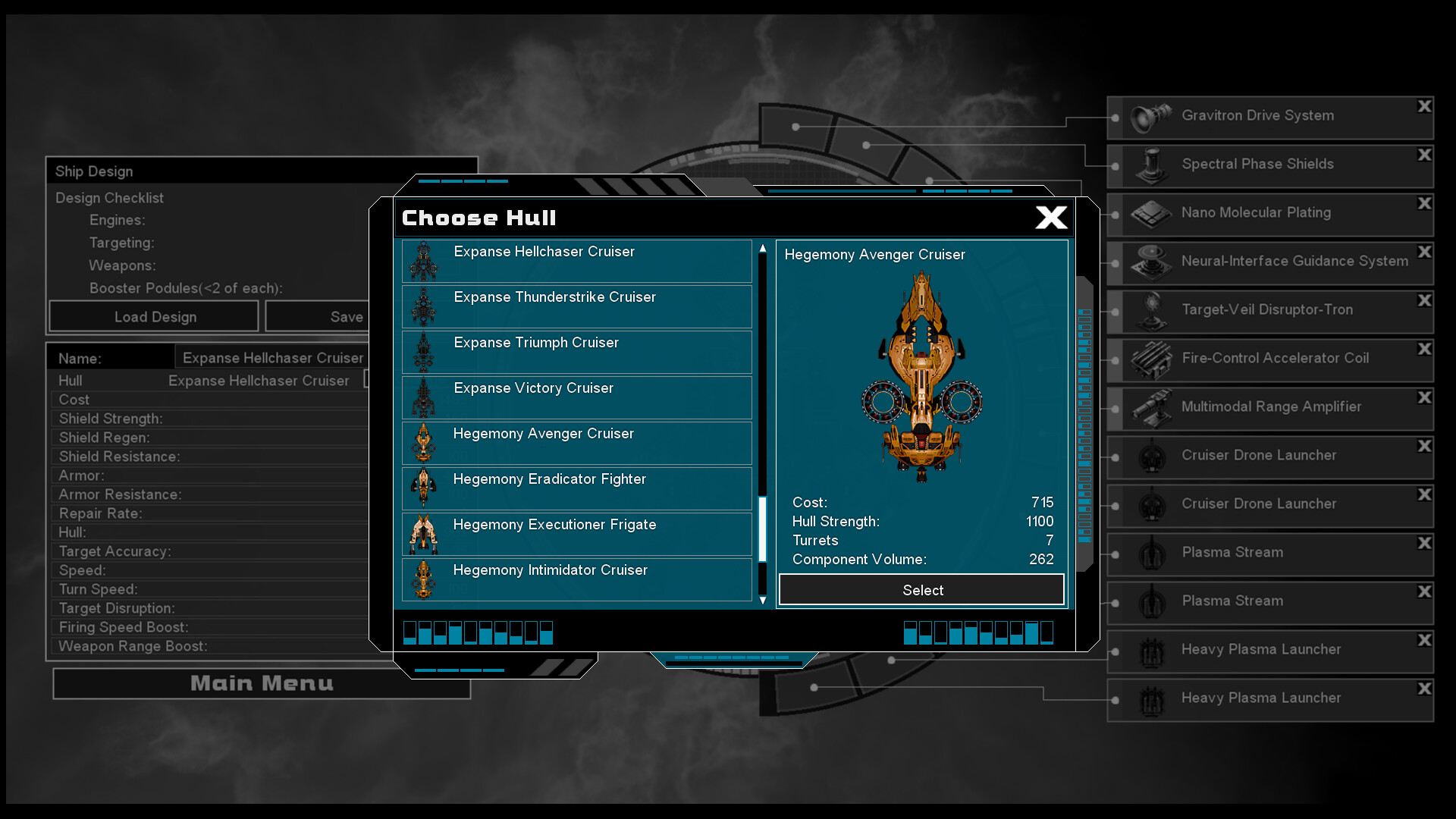Click the Multimodal Range Amplifier icon

pos(1150,407)
